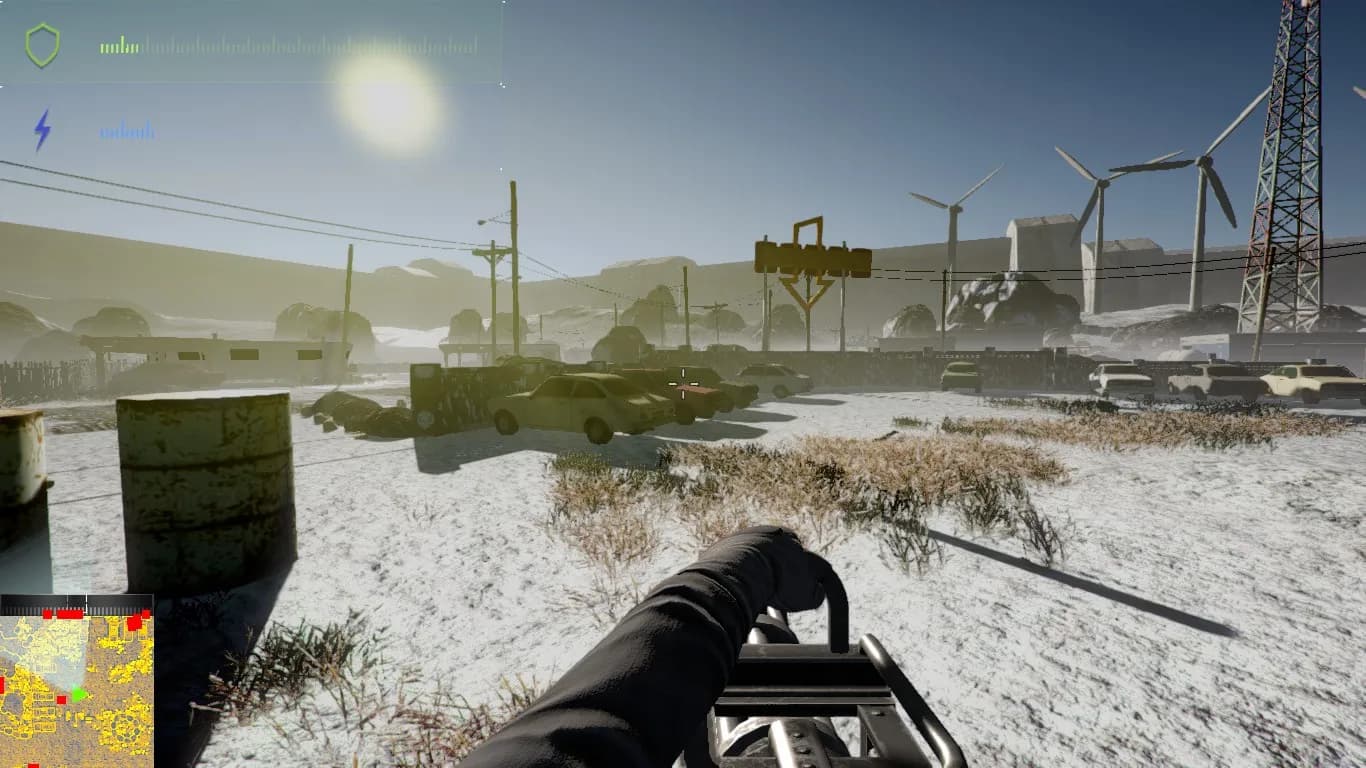Click the green armor bar as a gauge
The height and width of the screenshot is (768, 1366).
pos(119,45)
